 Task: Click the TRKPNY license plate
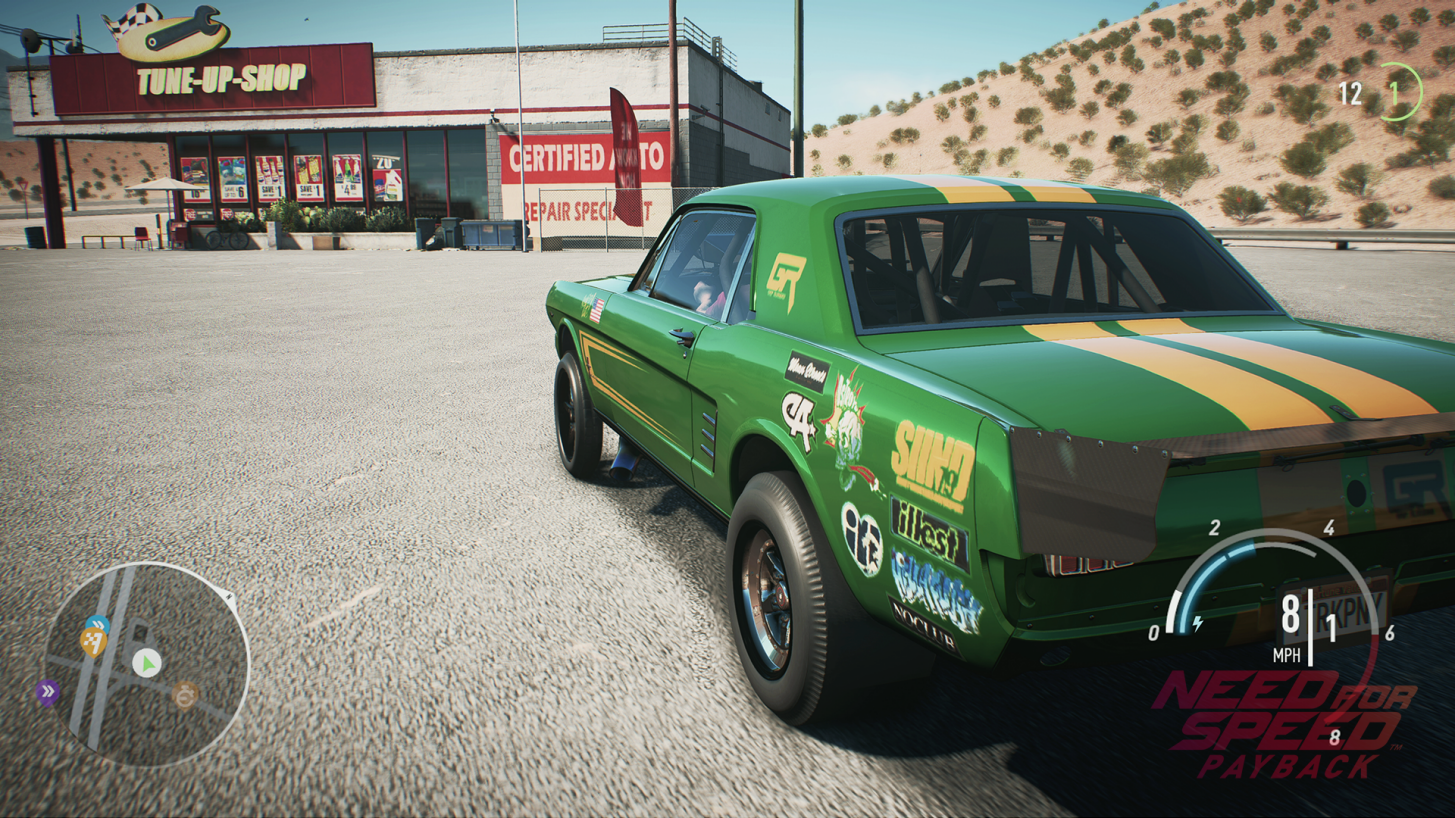click(1343, 607)
